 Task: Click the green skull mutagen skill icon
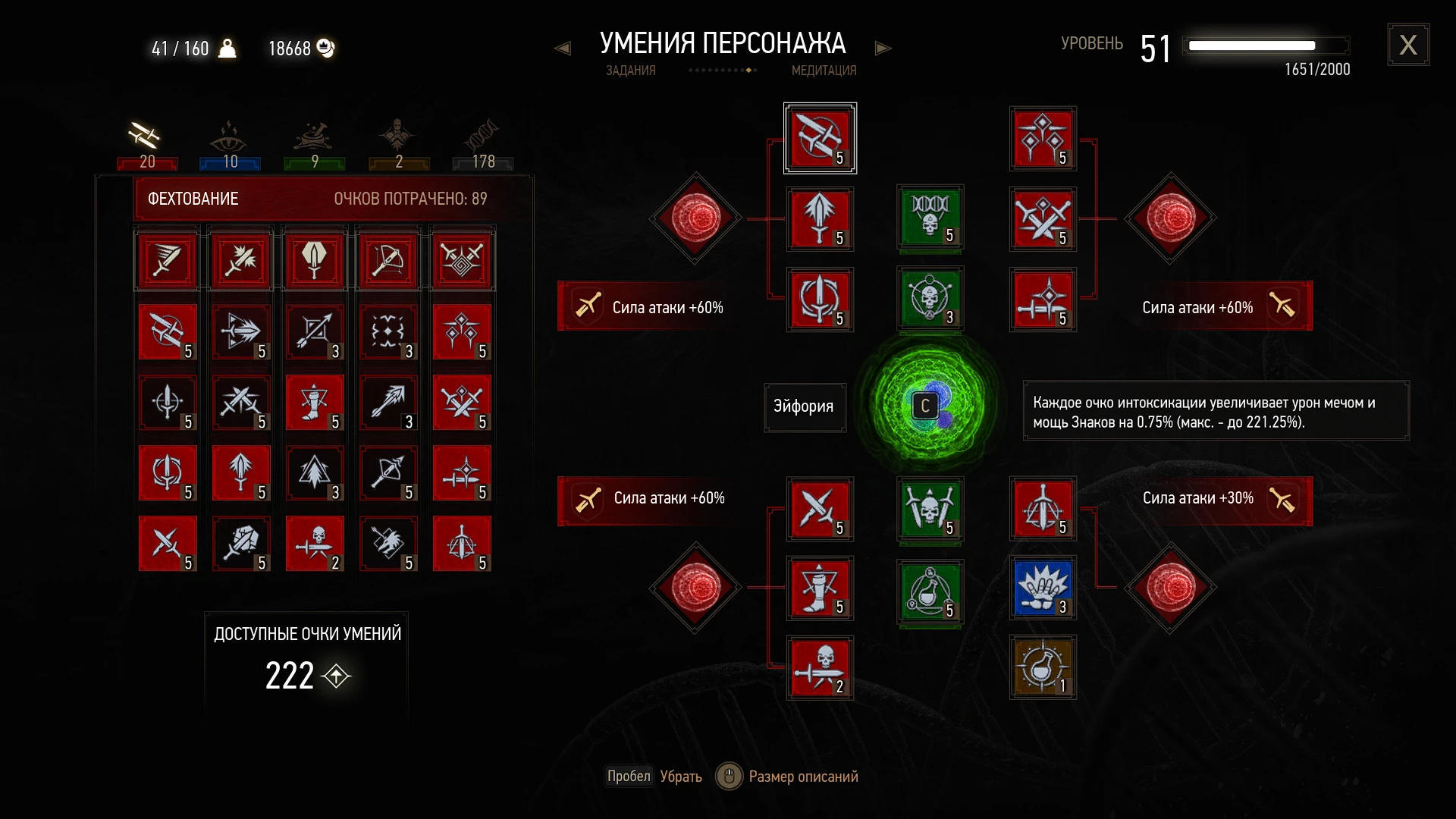click(x=930, y=219)
